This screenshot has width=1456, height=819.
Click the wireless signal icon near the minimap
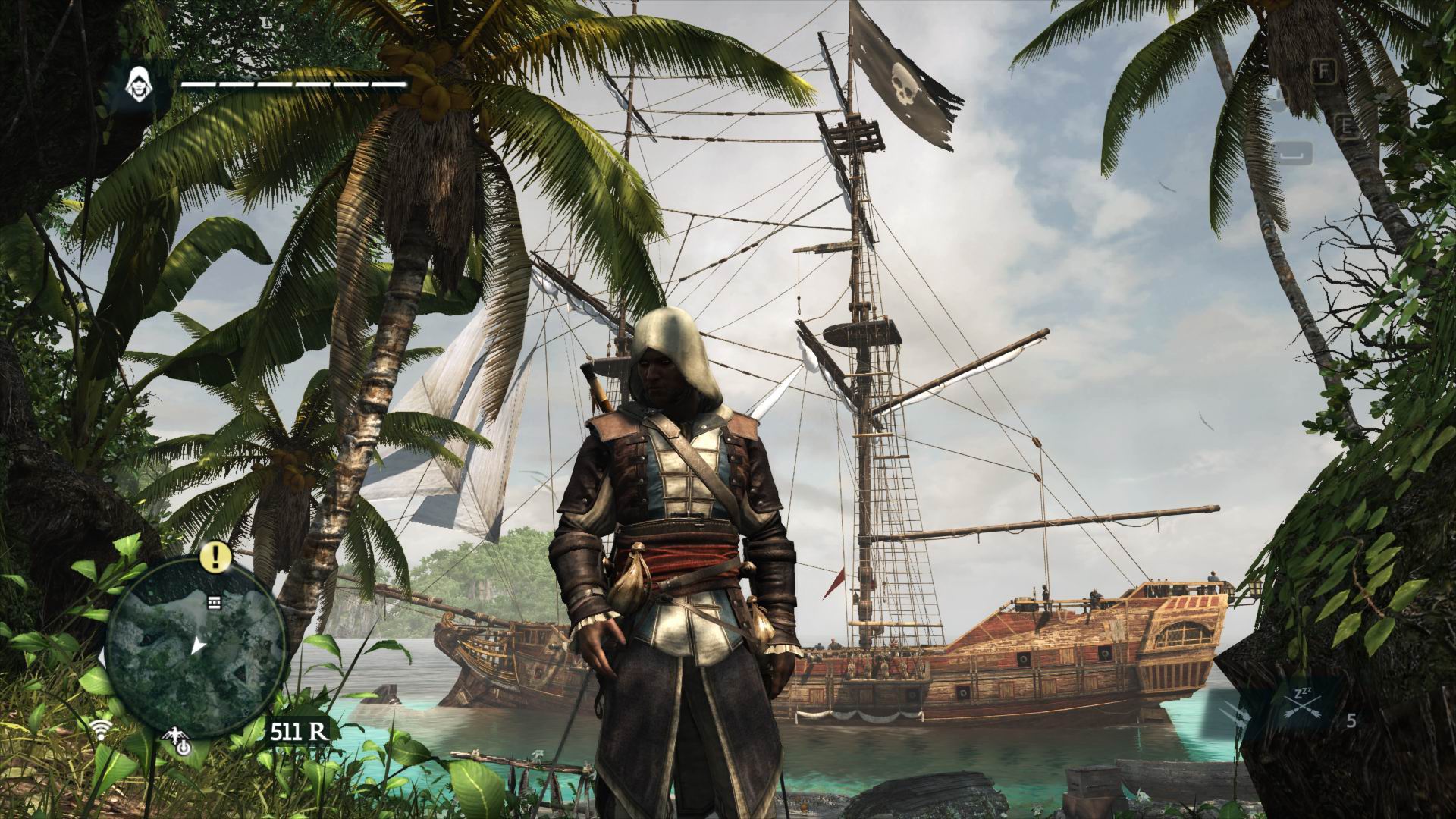tap(98, 730)
